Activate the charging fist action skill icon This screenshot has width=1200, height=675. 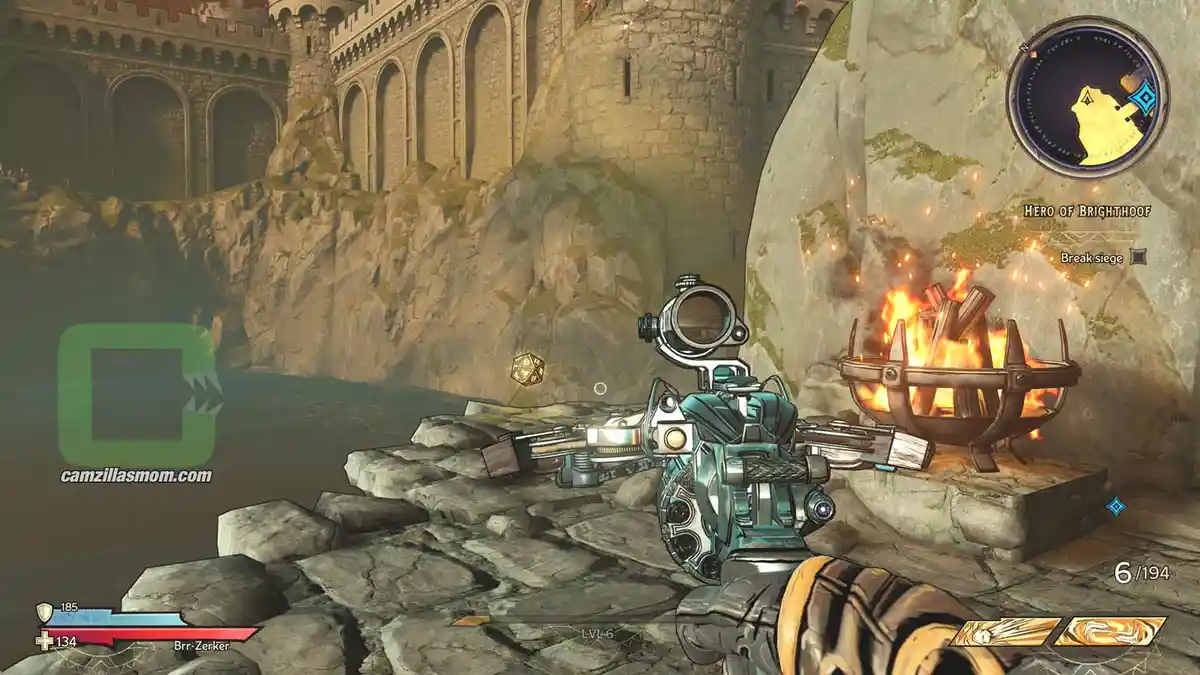1004,632
